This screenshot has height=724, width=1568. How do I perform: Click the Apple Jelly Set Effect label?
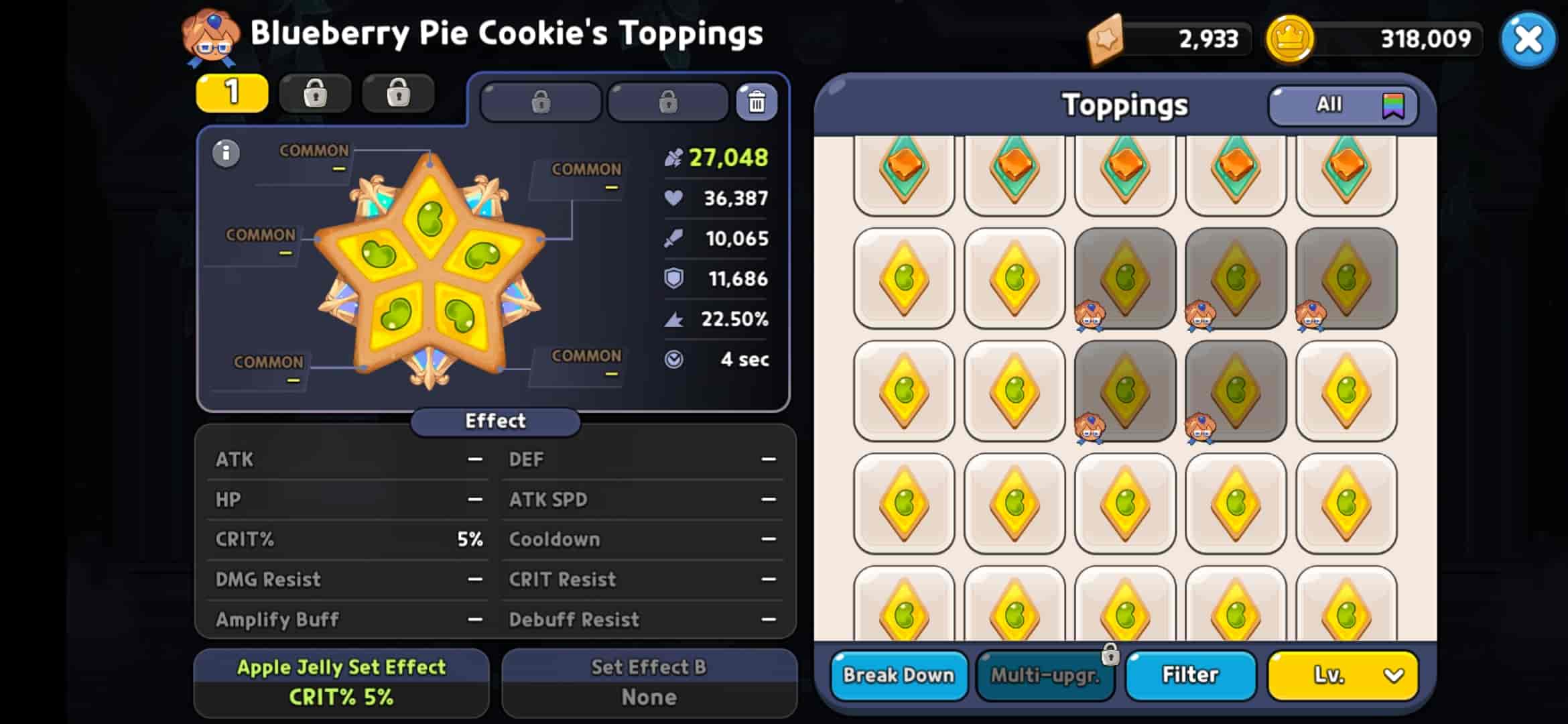coord(340,668)
